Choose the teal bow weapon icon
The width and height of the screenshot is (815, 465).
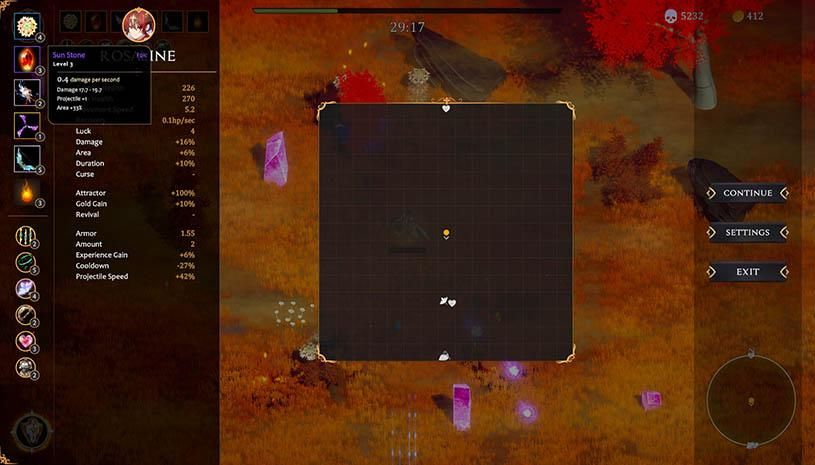click(x=26, y=158)
